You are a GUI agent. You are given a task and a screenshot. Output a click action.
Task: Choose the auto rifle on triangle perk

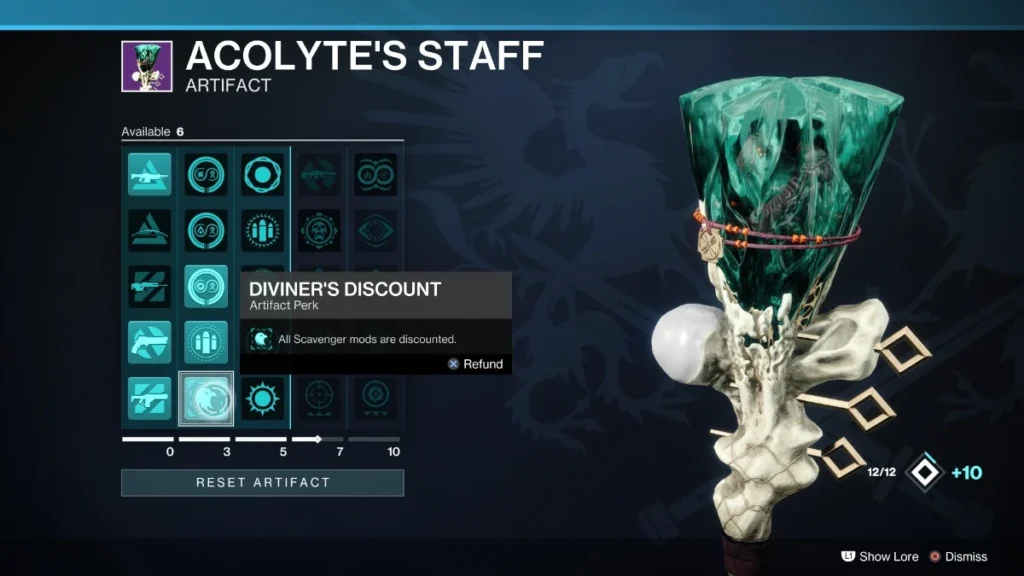coord(150,174)
